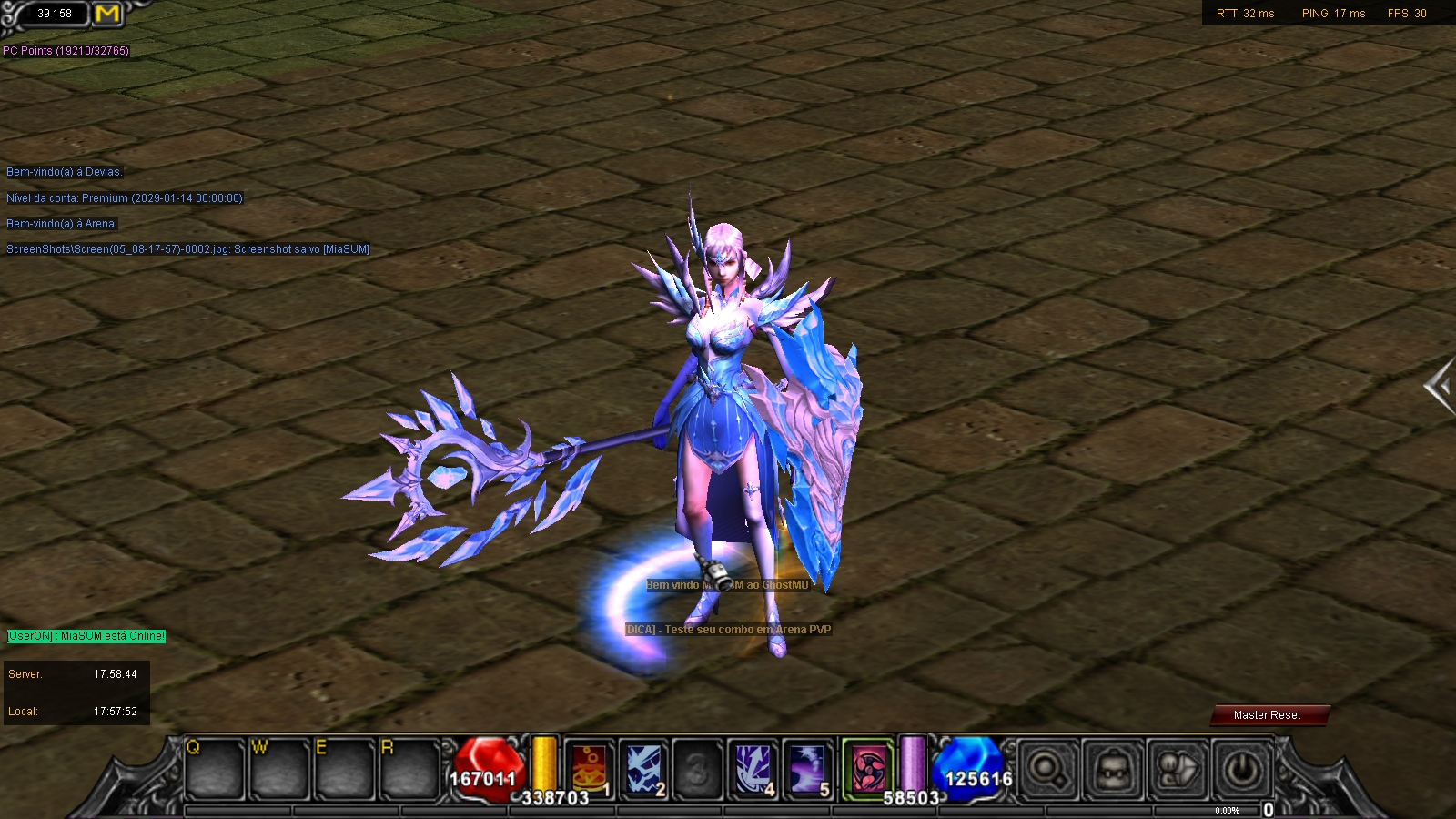
Task: Open the Master Reset panel
Action: (1268, 715)
